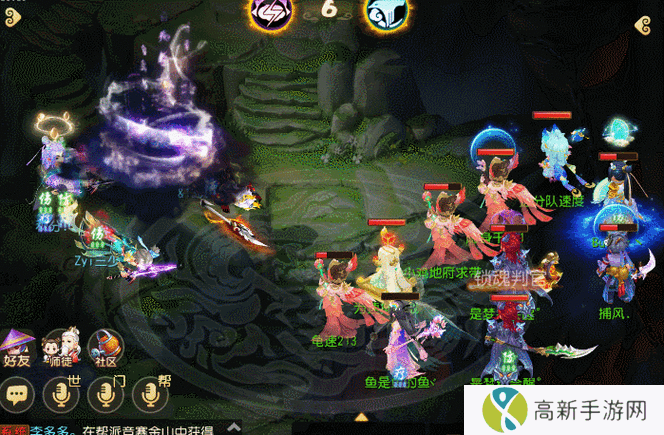Expand the chat panel with the up arrow

tap(362, 416)
